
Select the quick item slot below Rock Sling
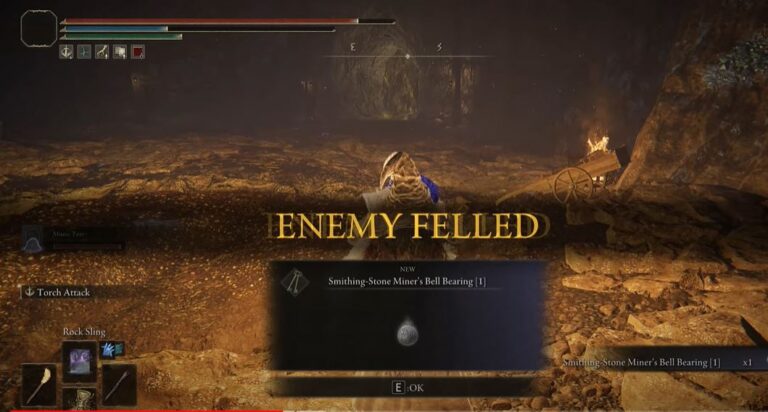coord(78,401)
